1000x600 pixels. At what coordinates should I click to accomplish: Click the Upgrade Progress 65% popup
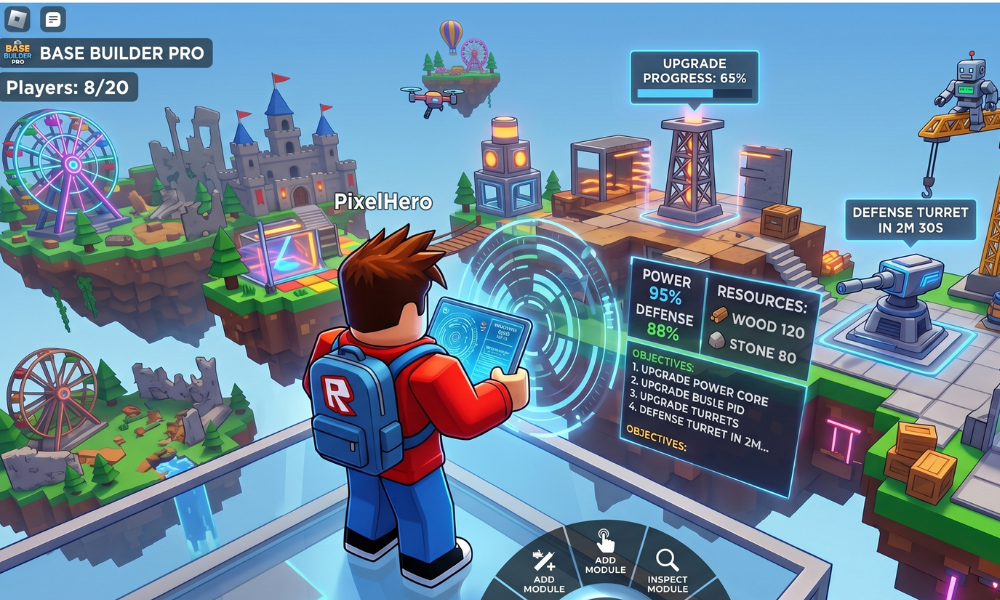coord(694,76)
